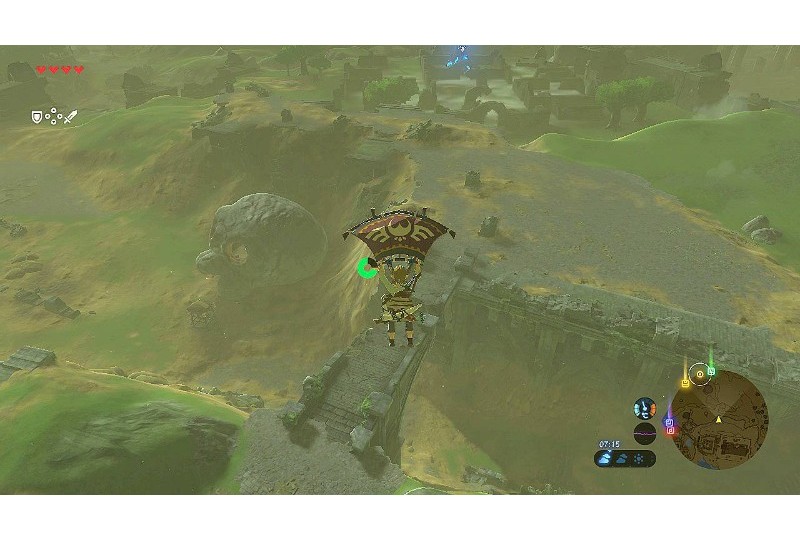Click the yellow marker on the minimap edge
The image size is (800, 540).
coord(685,383)
